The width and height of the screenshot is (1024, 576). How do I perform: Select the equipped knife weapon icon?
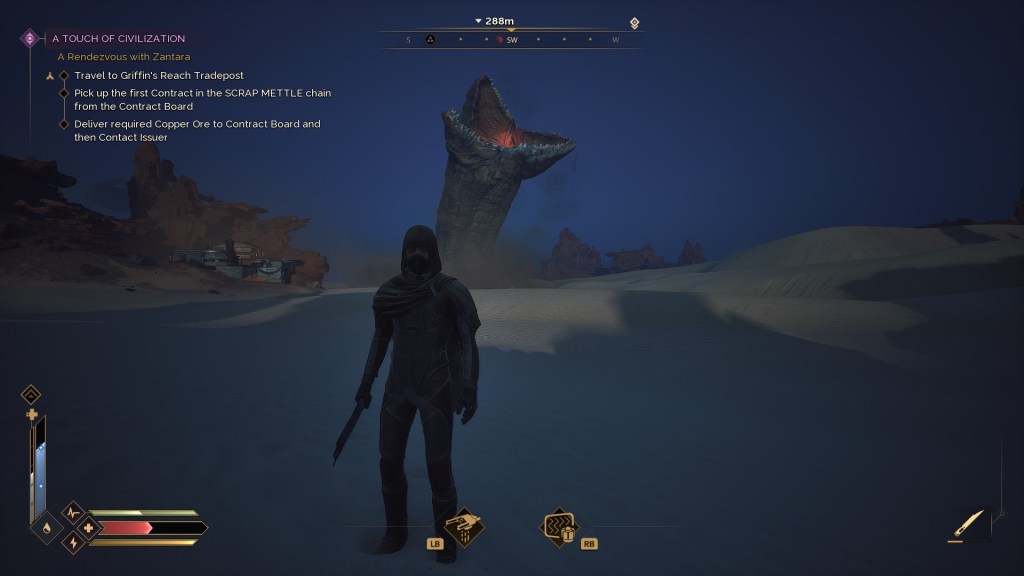968,523
